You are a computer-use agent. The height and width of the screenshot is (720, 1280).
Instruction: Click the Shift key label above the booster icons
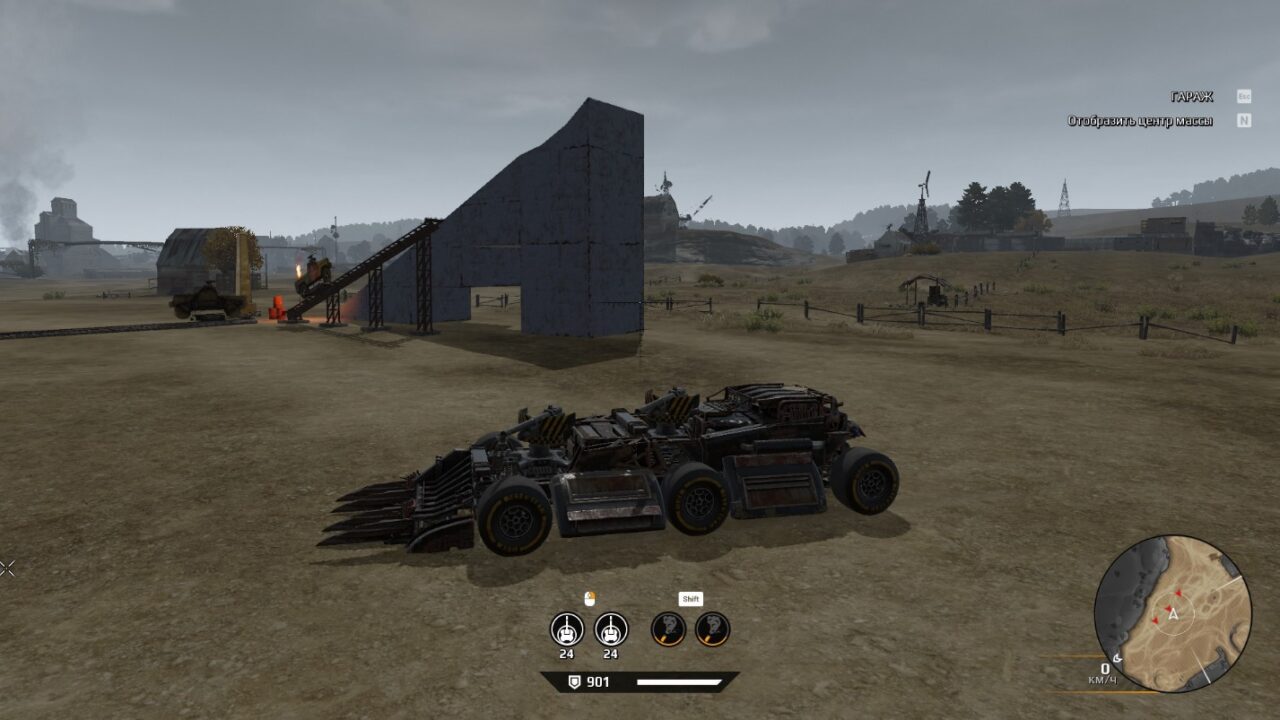[693, 598]
